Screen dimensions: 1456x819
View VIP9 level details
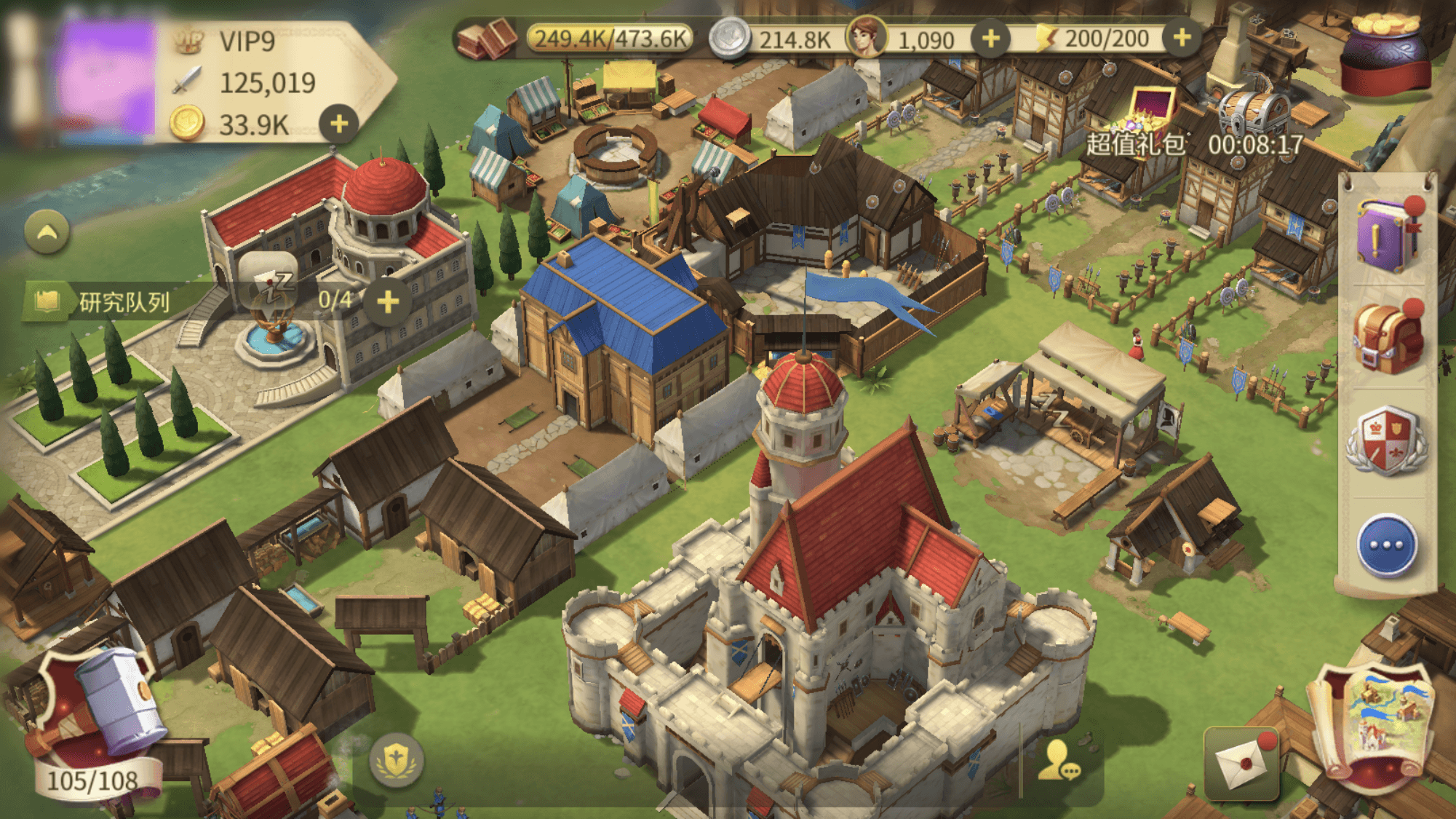(x=247, y=41)
